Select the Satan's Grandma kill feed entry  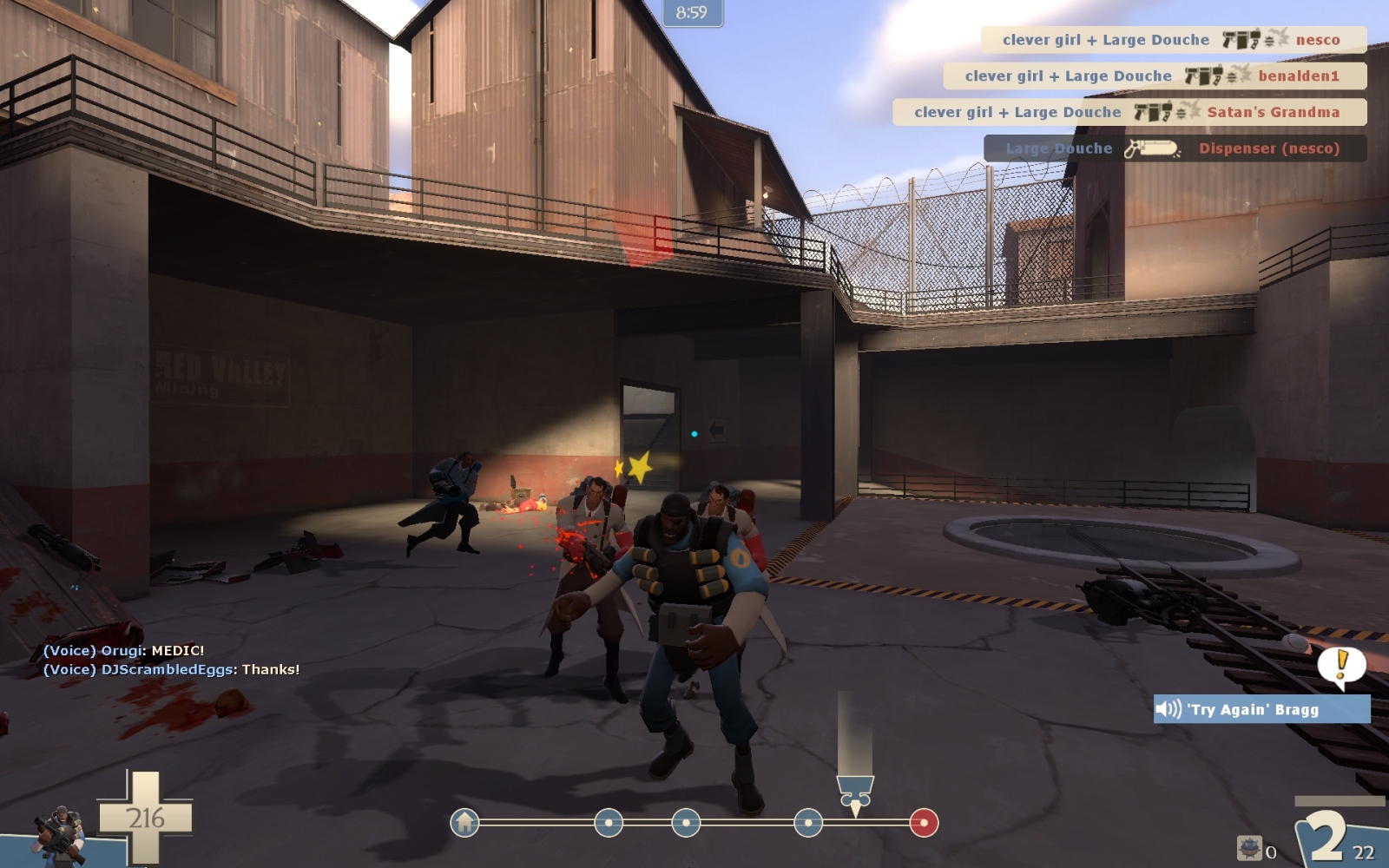click(1129, 112)
